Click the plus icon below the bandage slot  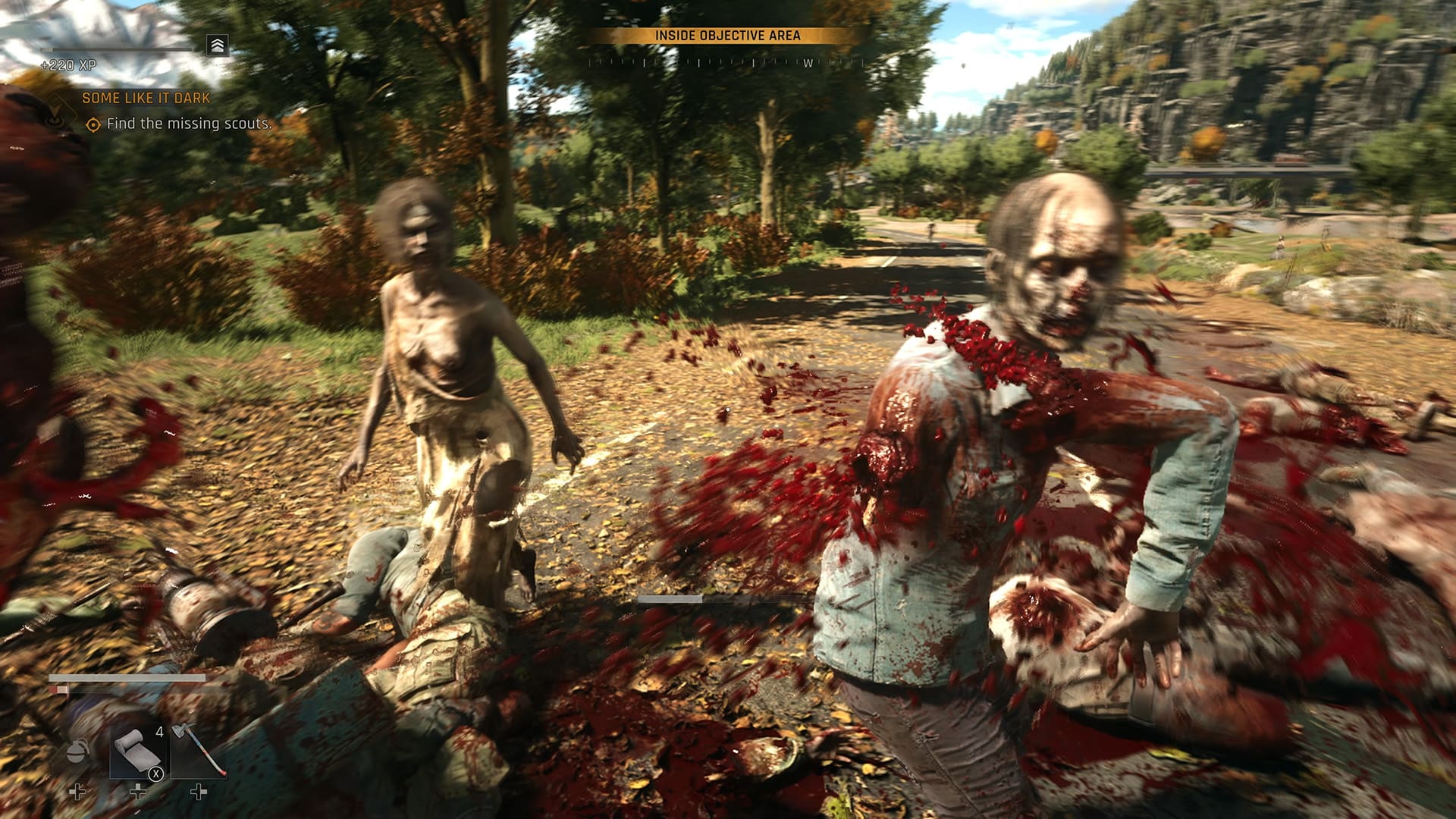(139, 792)
